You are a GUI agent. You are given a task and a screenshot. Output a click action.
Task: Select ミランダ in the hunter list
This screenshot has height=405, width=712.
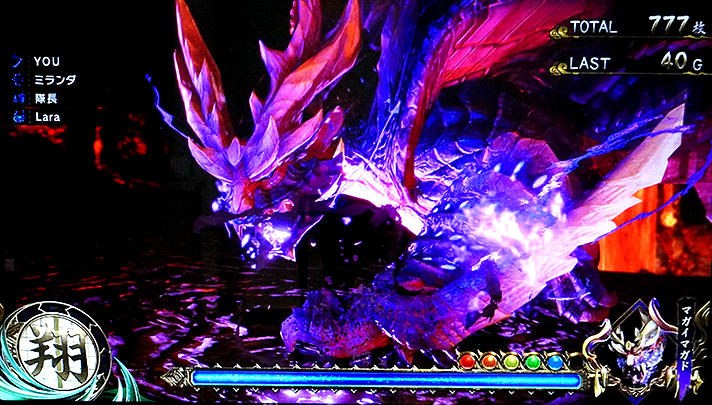tap(54, 80)
